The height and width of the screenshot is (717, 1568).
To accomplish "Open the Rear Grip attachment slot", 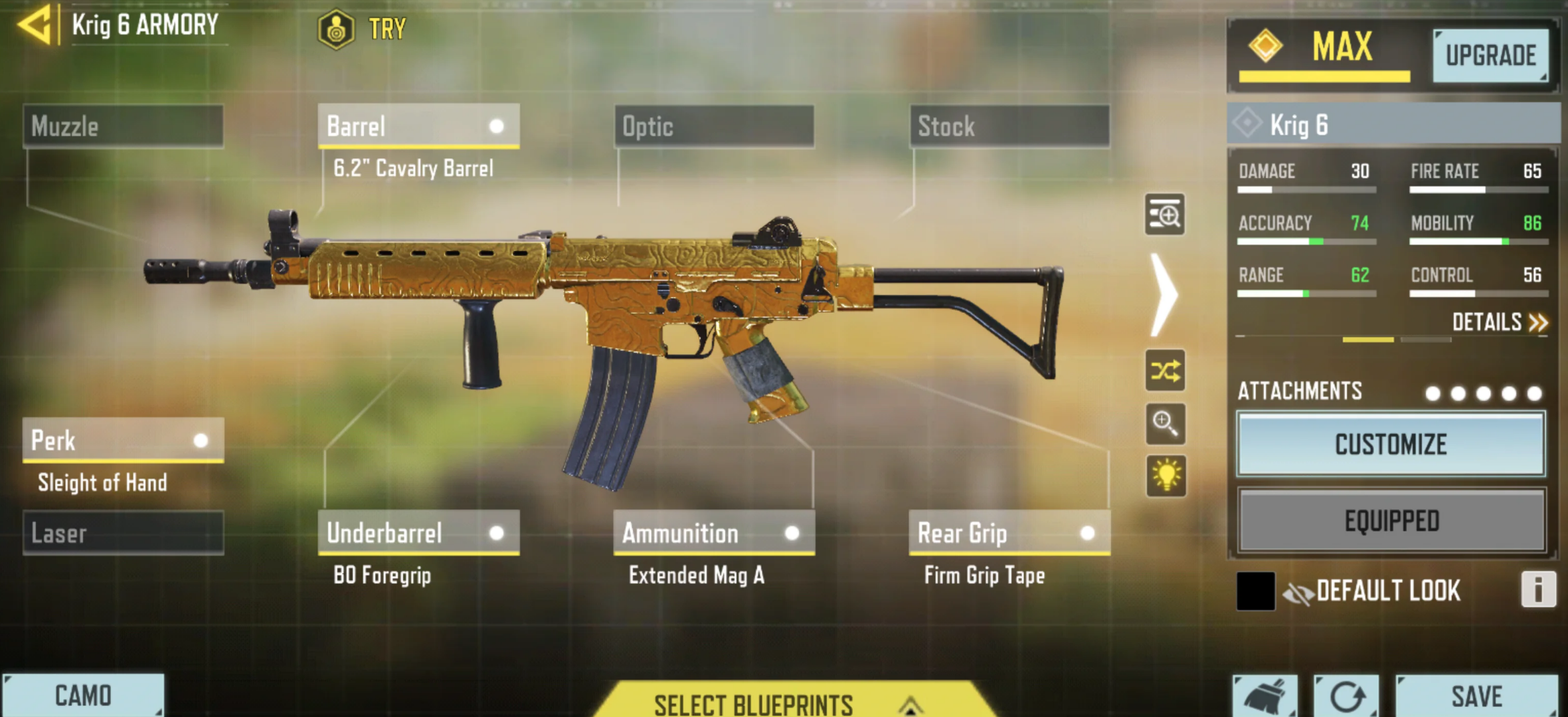I will [x=1009, y=533].
